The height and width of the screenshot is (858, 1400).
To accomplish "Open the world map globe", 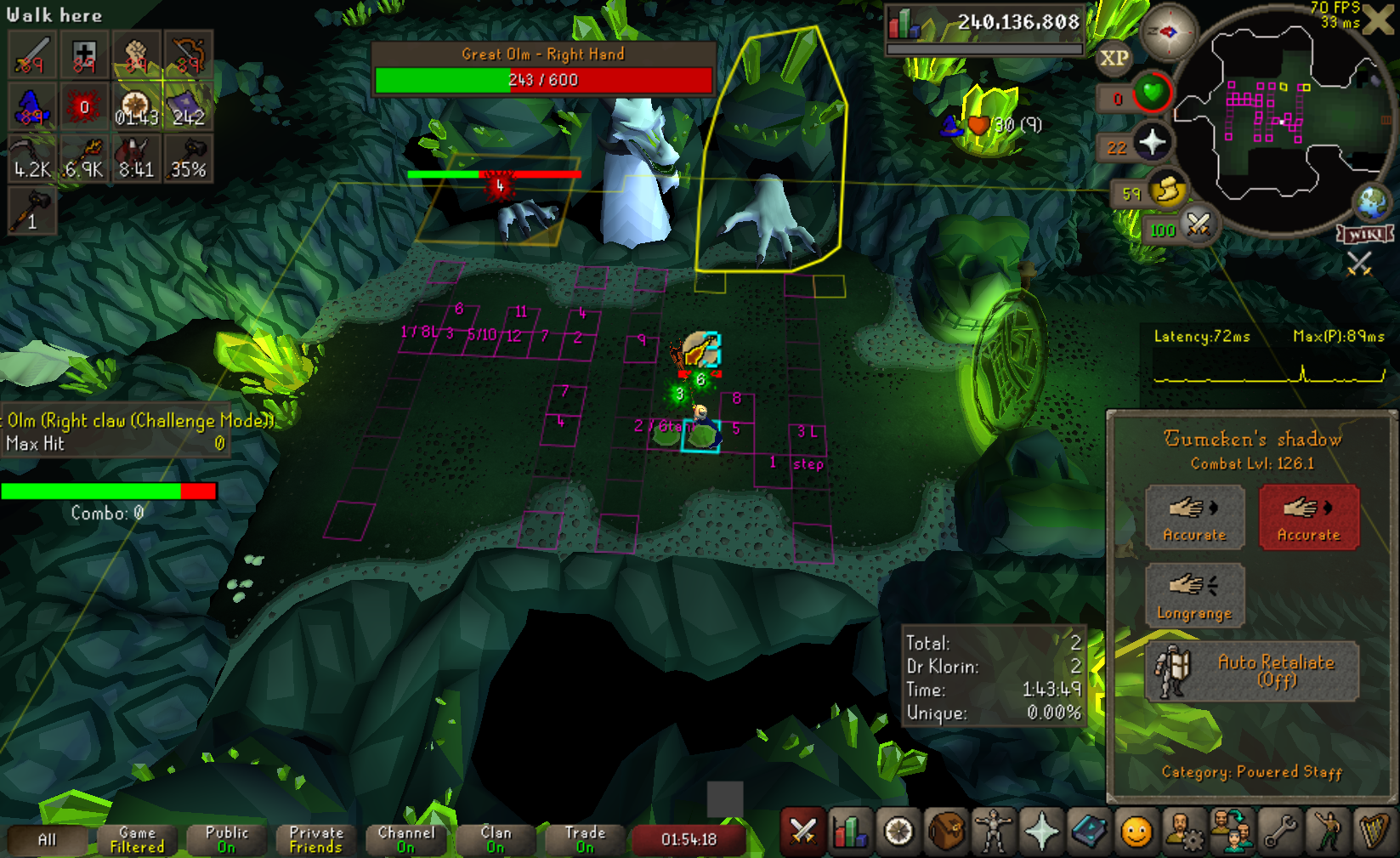I will pos(1372,202).
